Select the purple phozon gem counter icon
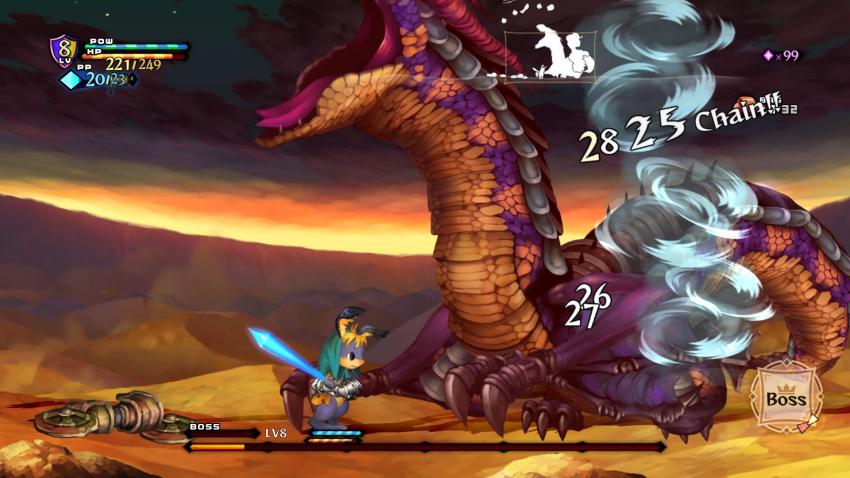This screenshot has width=850, height=478. tap(769, 56)
